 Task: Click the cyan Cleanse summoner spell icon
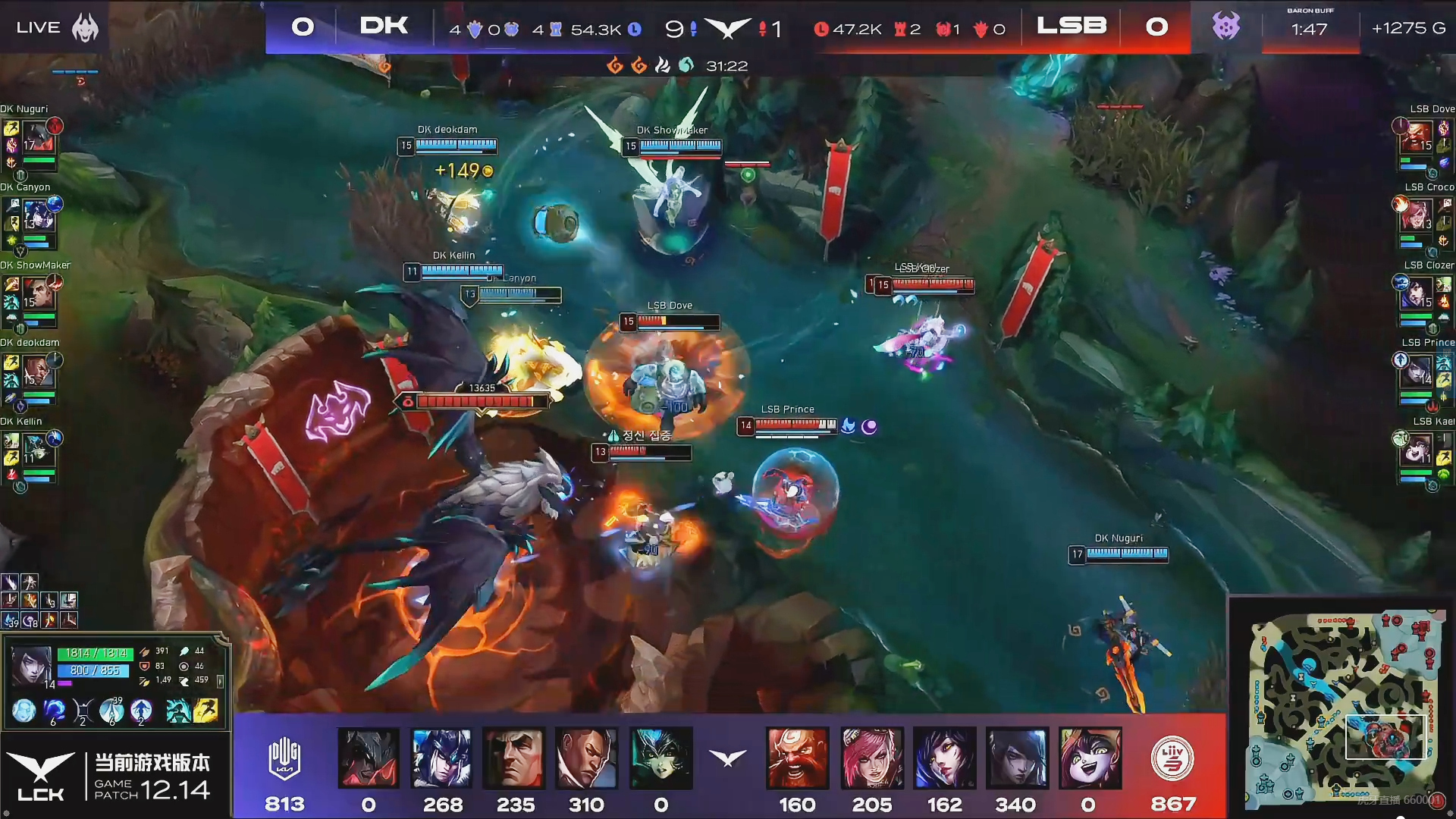[x=178, y=711]
